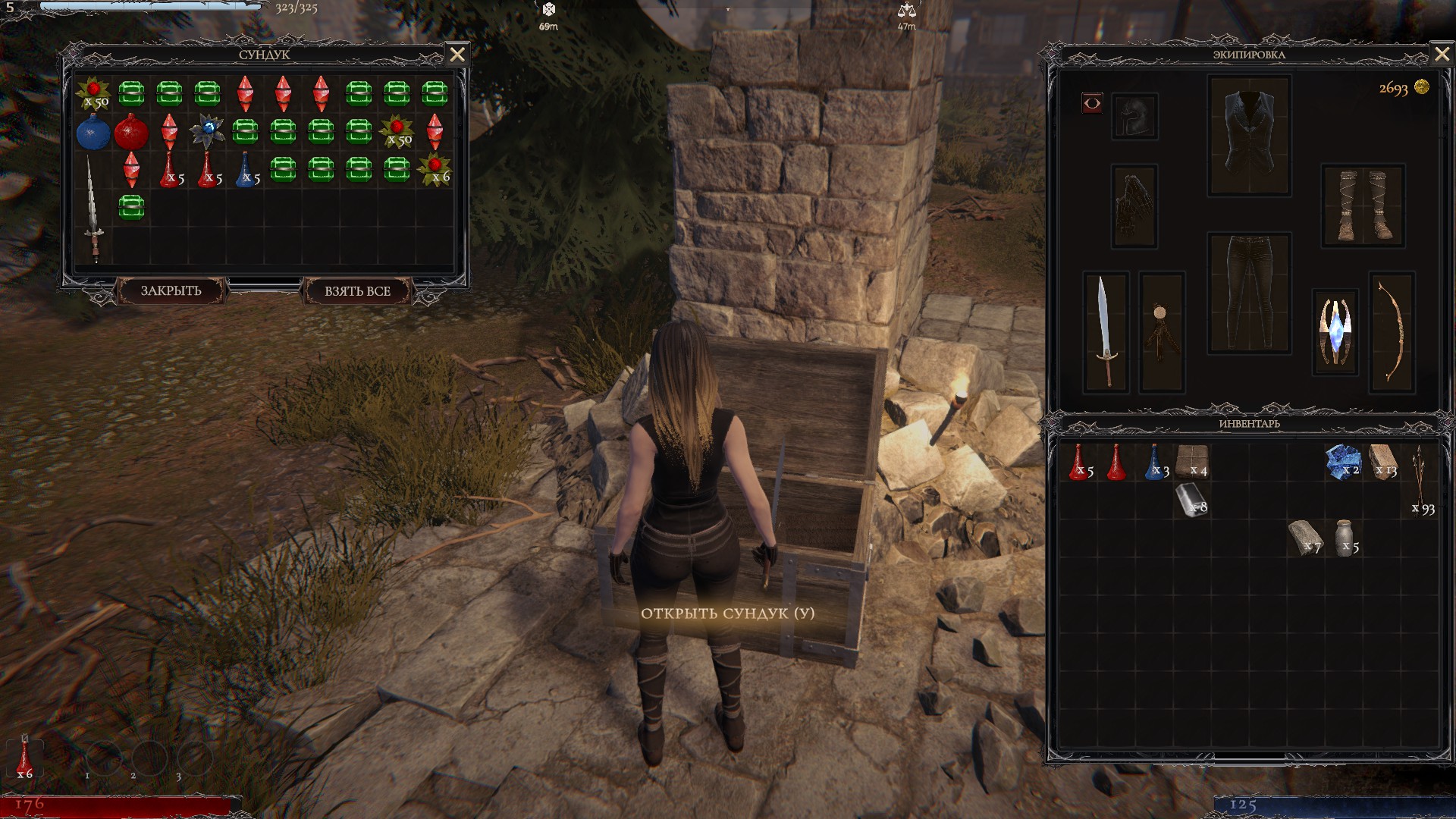
Task: Take everything with ВЗЯТЬ ВСЕ
Action: pyautogui.click(x=357, y=290)
